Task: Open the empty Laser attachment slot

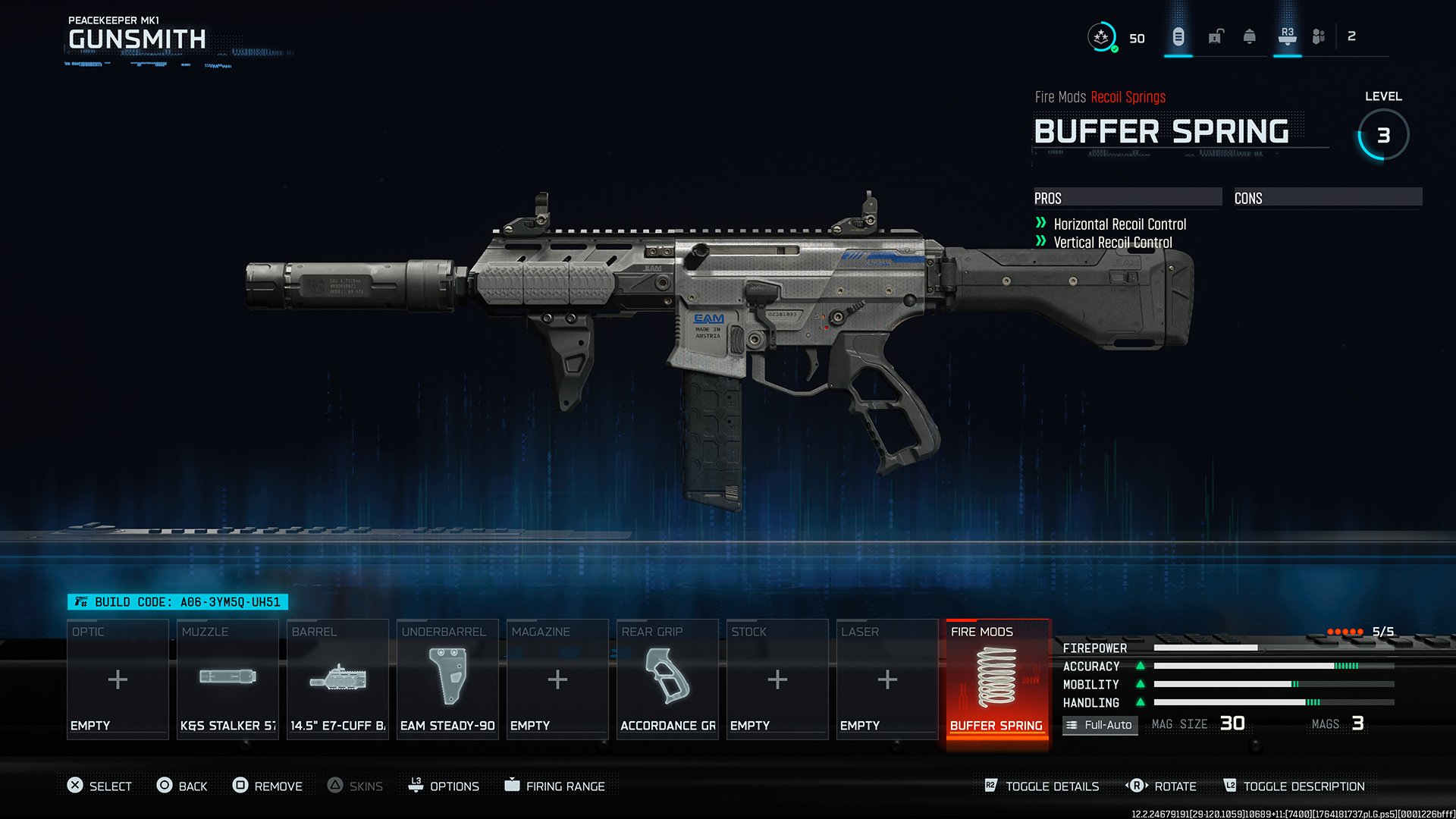Action: point(887,679)
